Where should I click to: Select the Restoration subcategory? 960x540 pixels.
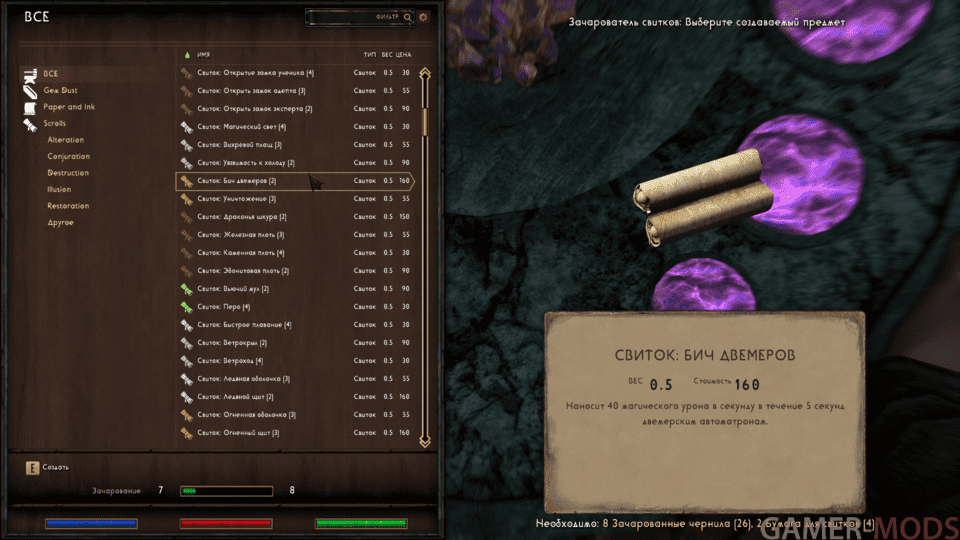[x=68, y=206]
